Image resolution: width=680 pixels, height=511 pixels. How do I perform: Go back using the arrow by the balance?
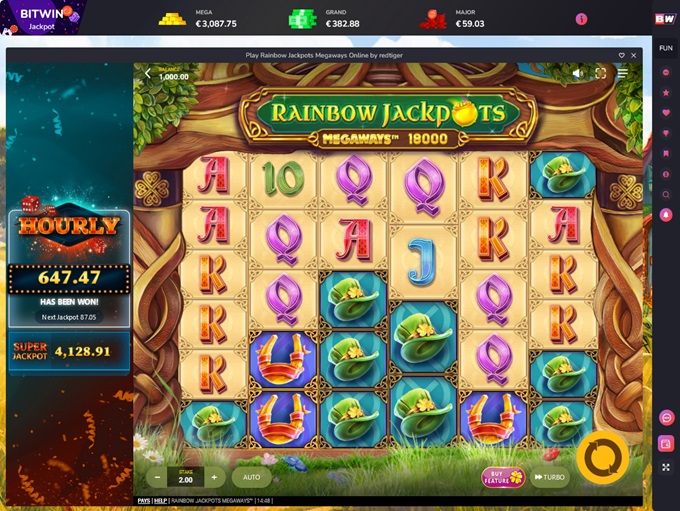147,73
